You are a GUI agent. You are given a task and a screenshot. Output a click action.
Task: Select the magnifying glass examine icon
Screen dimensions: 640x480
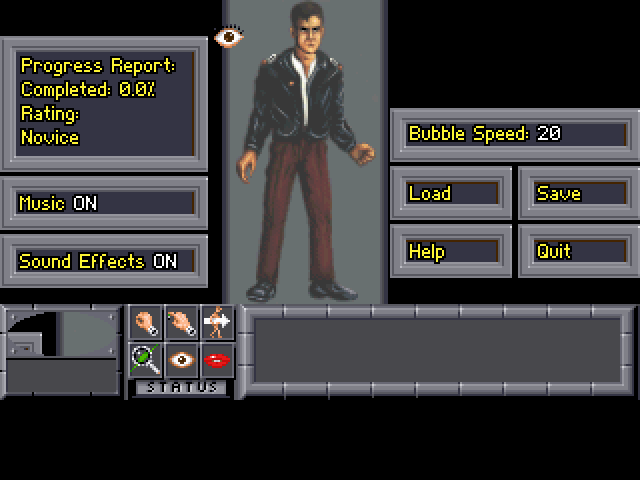tap(146, 359)
